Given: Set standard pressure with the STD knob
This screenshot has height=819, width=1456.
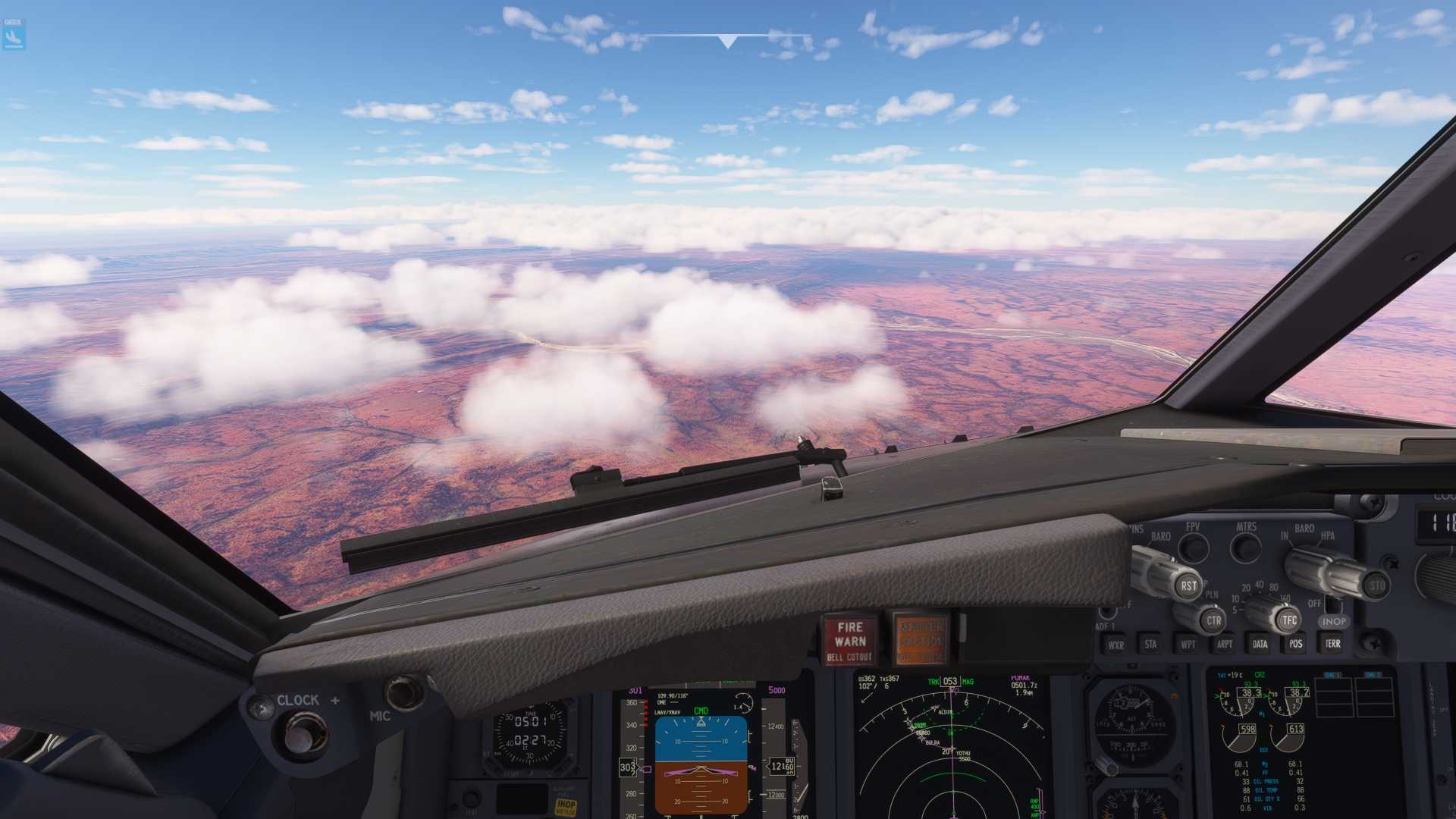Looking at the screenshot, I should pos(1377,585).
